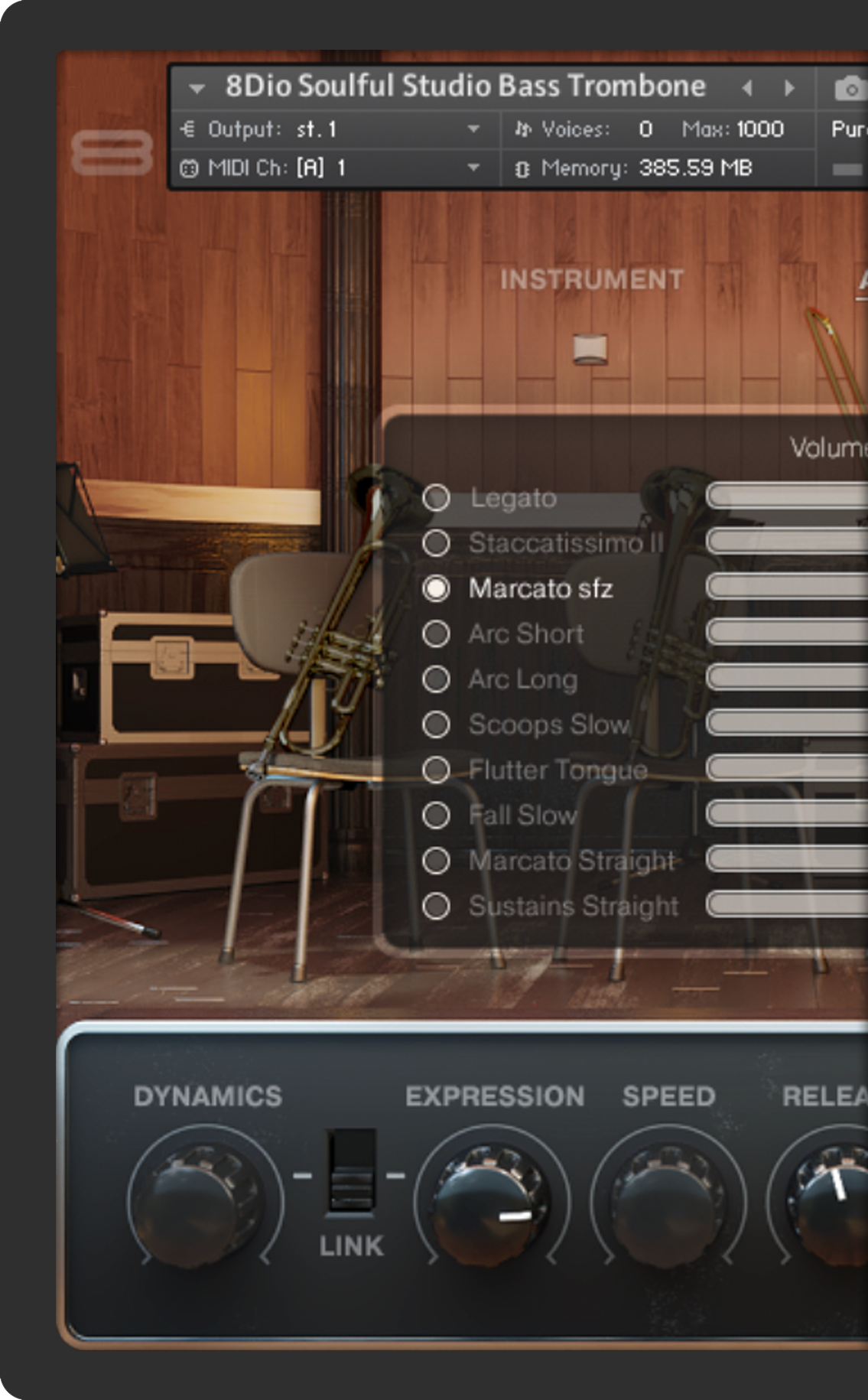The width and height of the screenshot is (868, 1400).
Task: Switch to the Sustains Straight articulation
Action: pyautogui.click(x=436, y=906)
